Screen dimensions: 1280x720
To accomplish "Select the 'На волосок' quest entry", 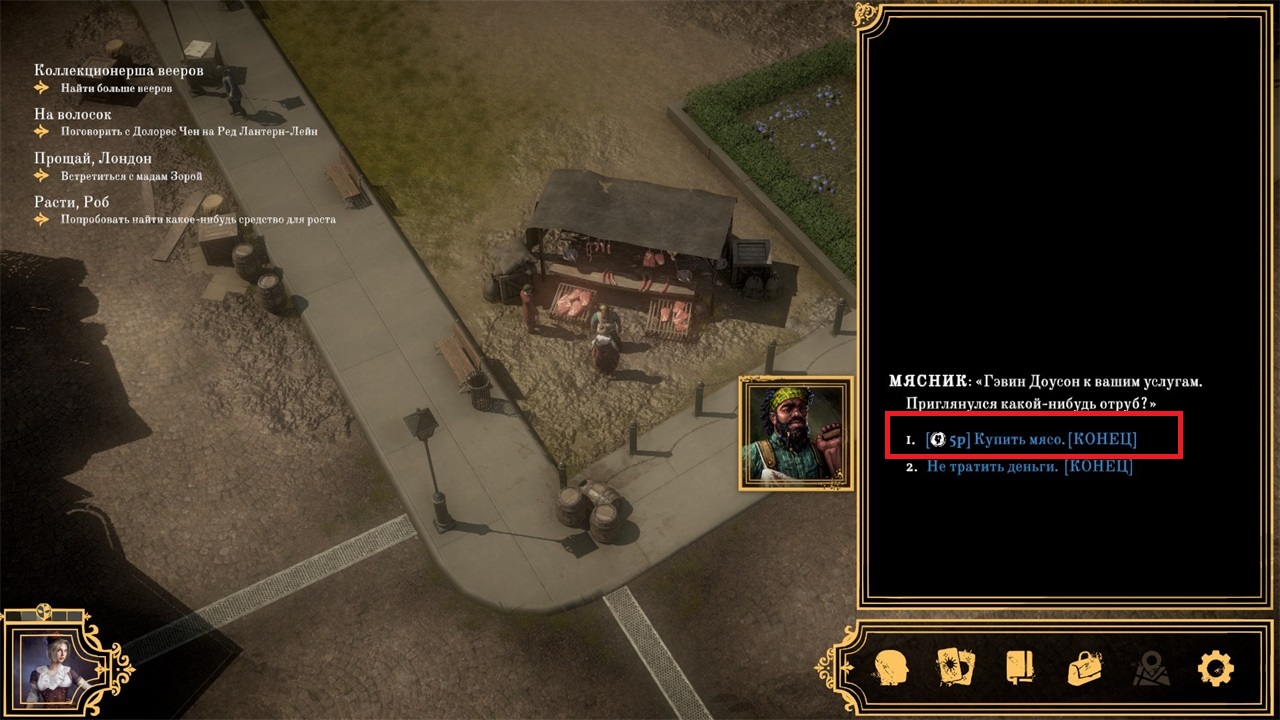I will click(72, 114).
